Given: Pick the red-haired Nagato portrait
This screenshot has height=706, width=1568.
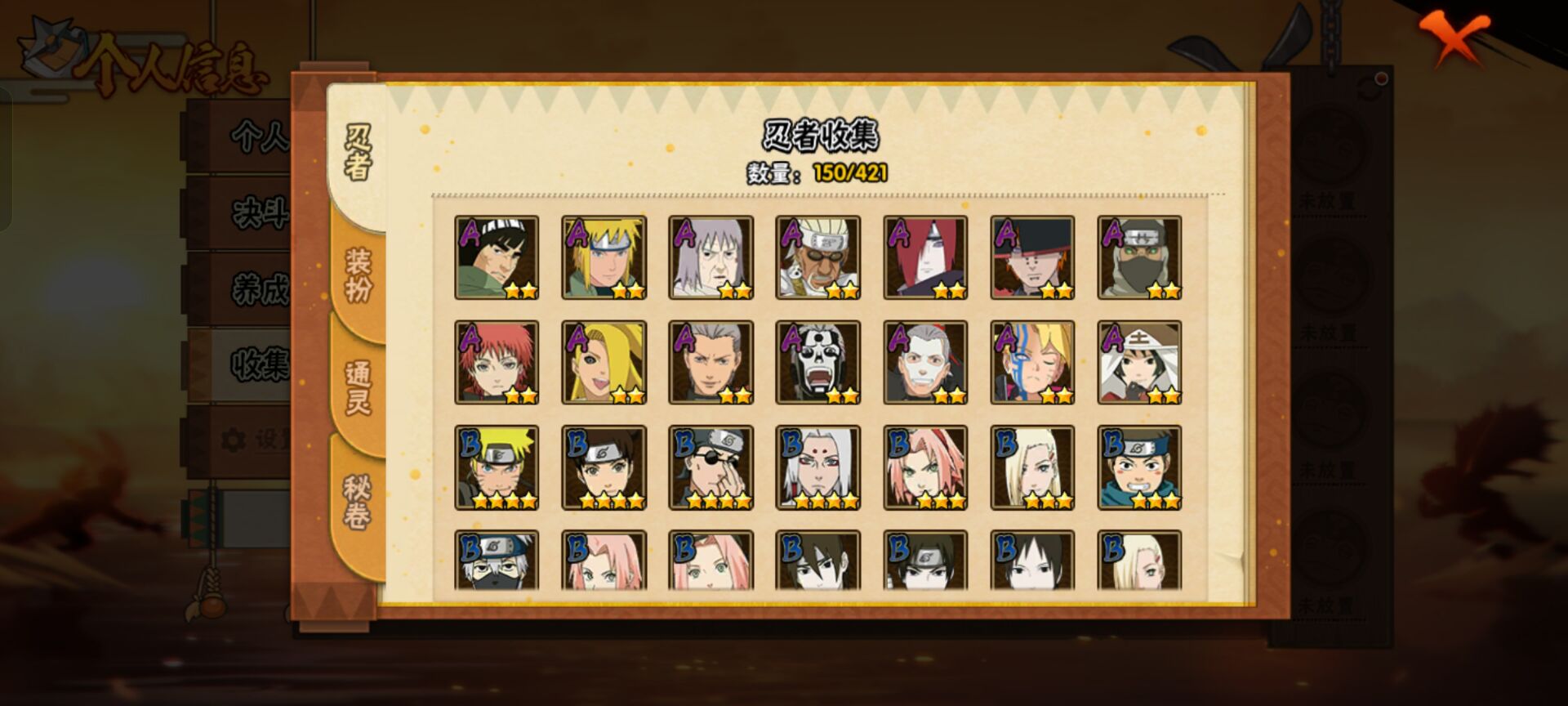Looking at the screenshot, I should [x=924, y=257].
